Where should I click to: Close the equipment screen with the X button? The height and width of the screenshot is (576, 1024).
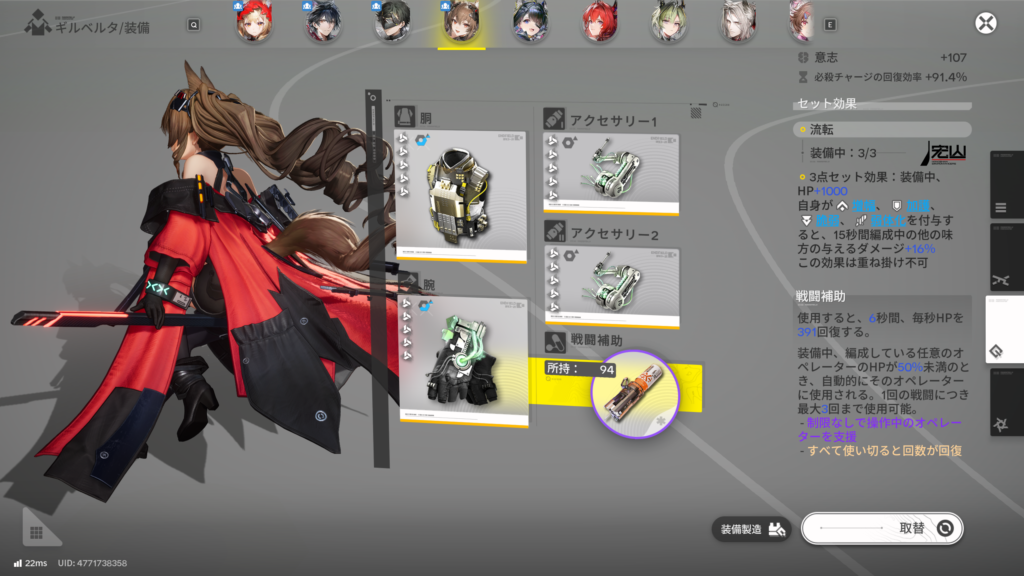coord(986,24)
